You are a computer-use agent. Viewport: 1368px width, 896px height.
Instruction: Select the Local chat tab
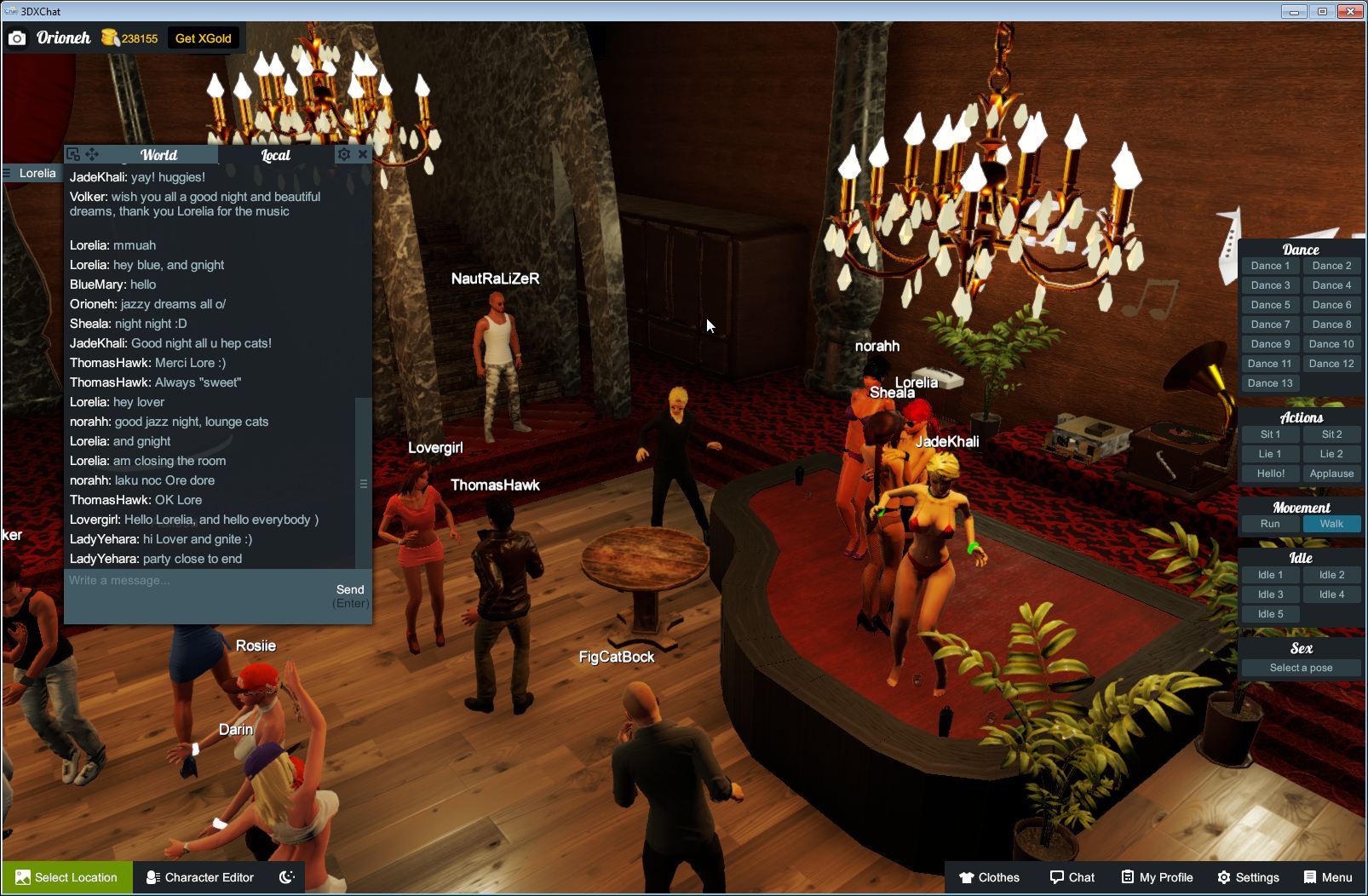click(x=274, y=155)
